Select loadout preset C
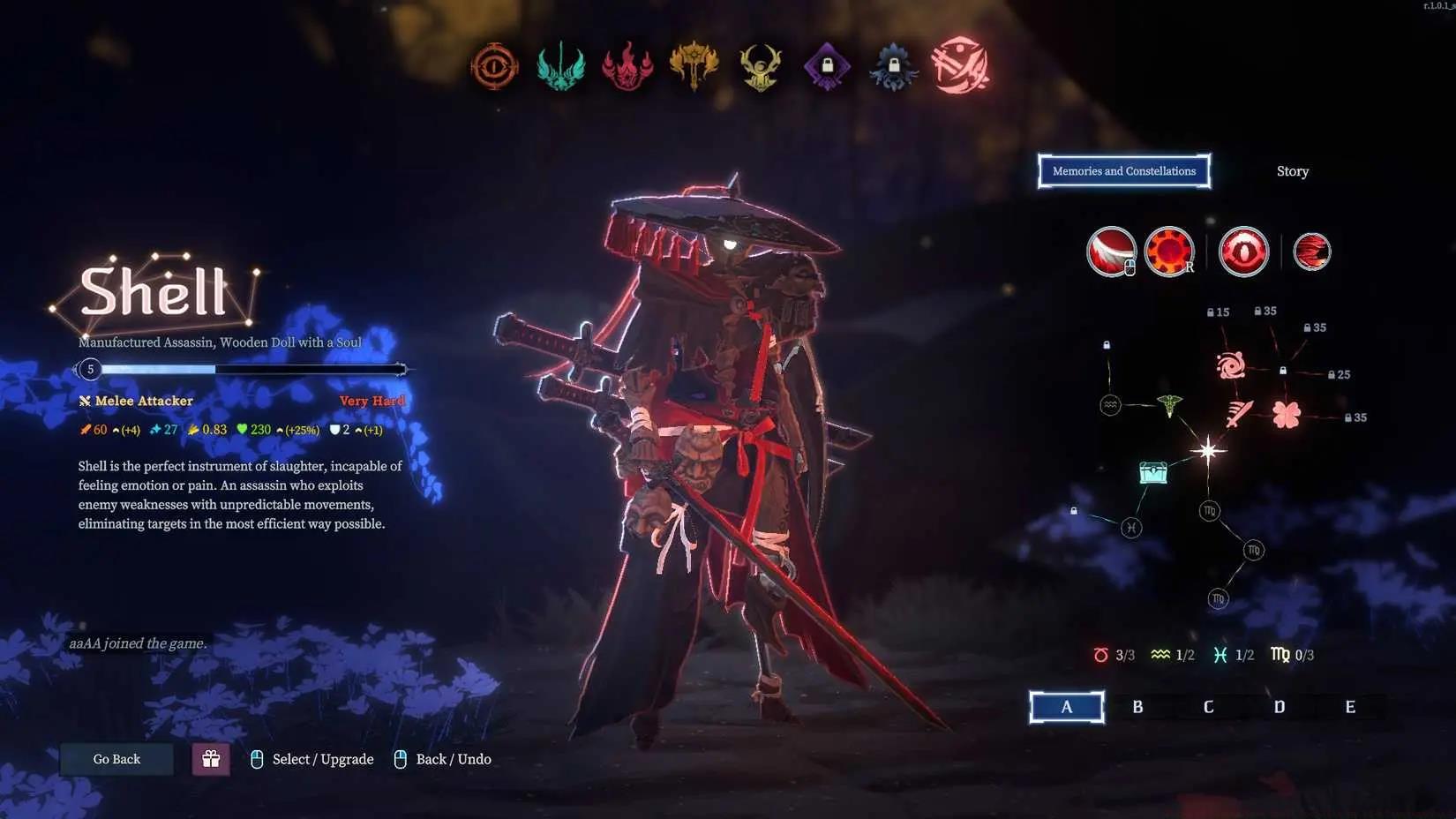This screenshot has height=819, width=1456. pyautogui.click(x=1208, y=707)
